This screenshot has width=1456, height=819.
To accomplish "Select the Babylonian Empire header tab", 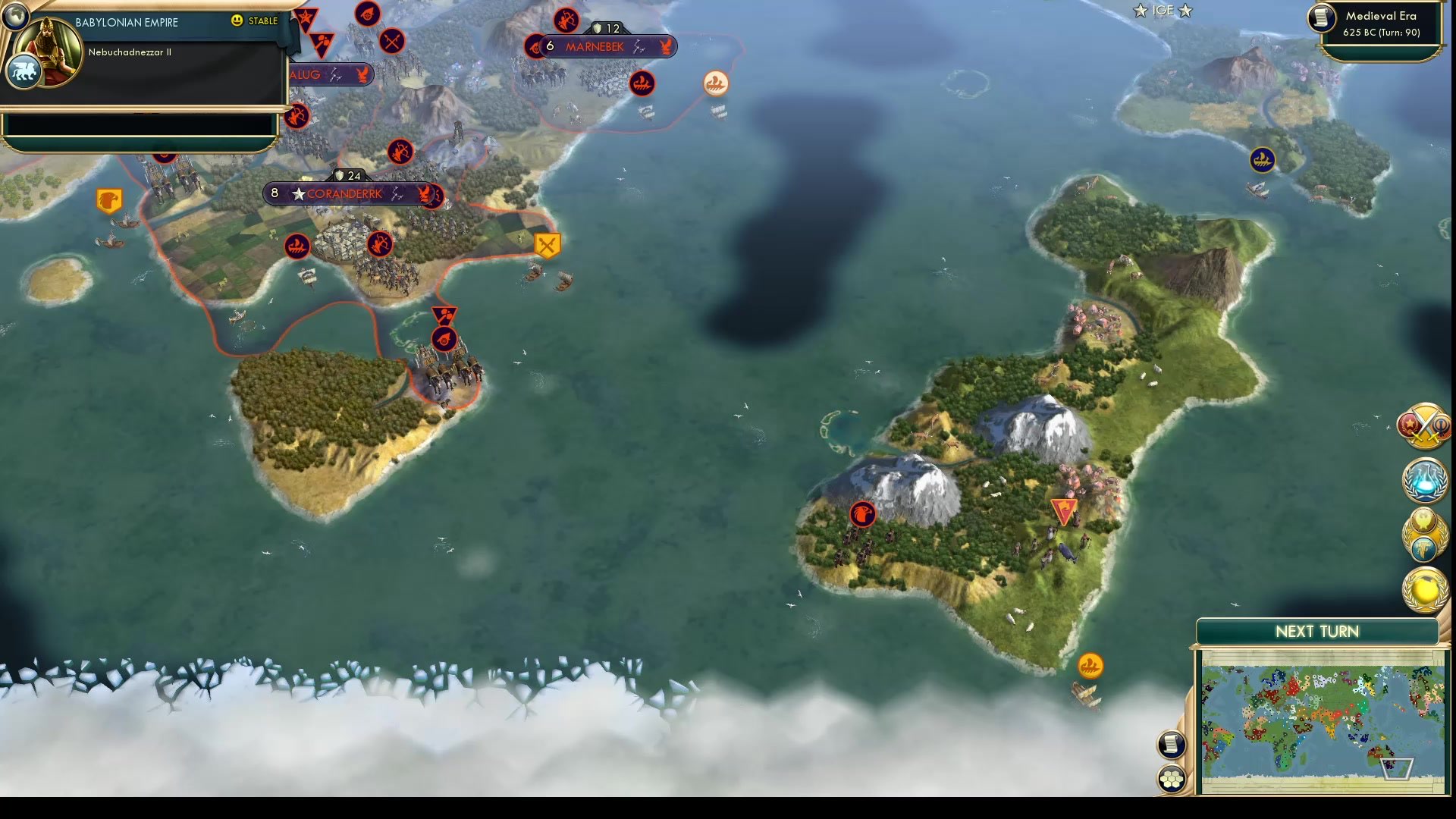I will point(125,23).
